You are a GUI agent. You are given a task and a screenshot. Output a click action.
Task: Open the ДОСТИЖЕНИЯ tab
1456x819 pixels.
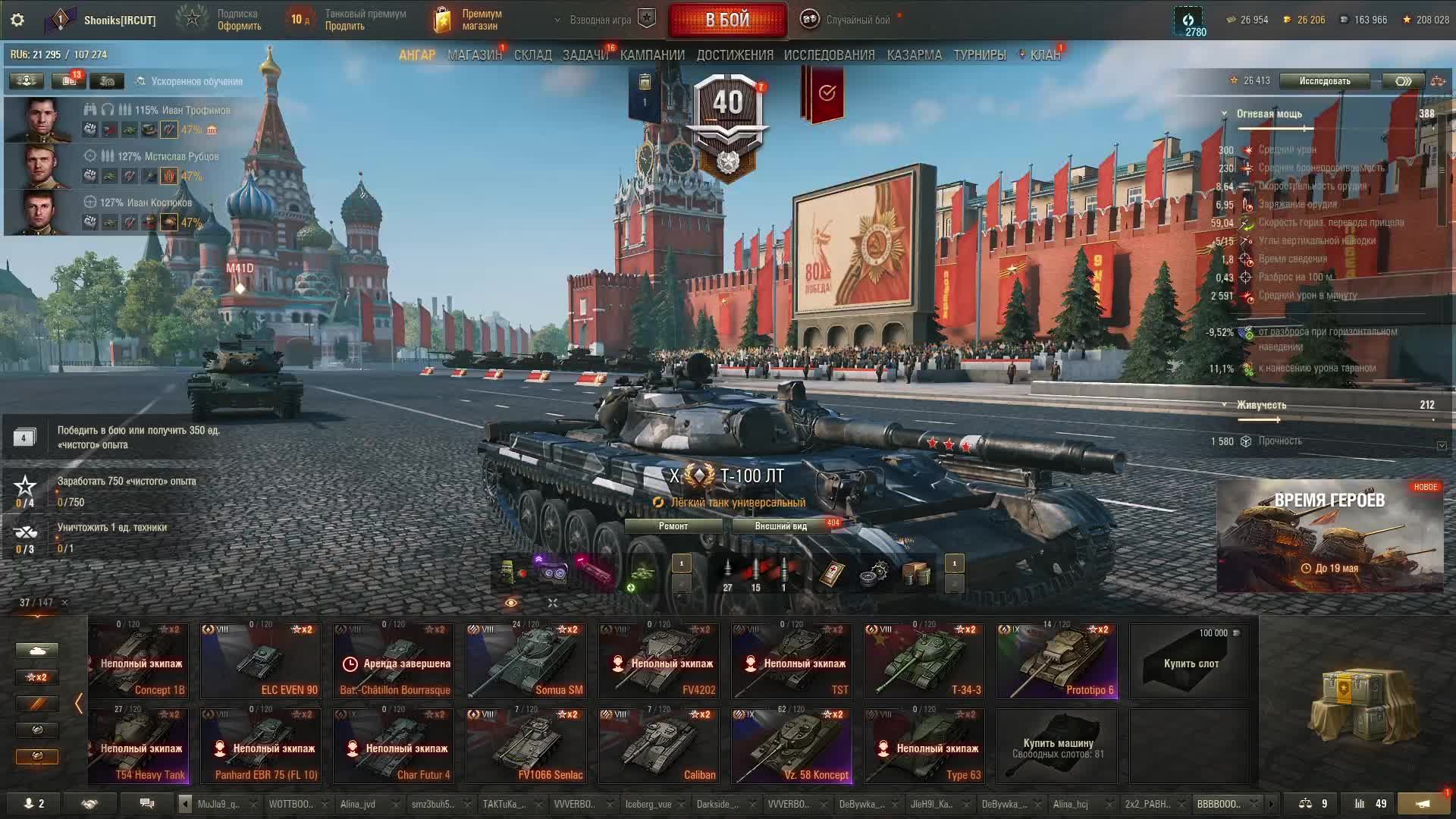[x=734, y=55]
